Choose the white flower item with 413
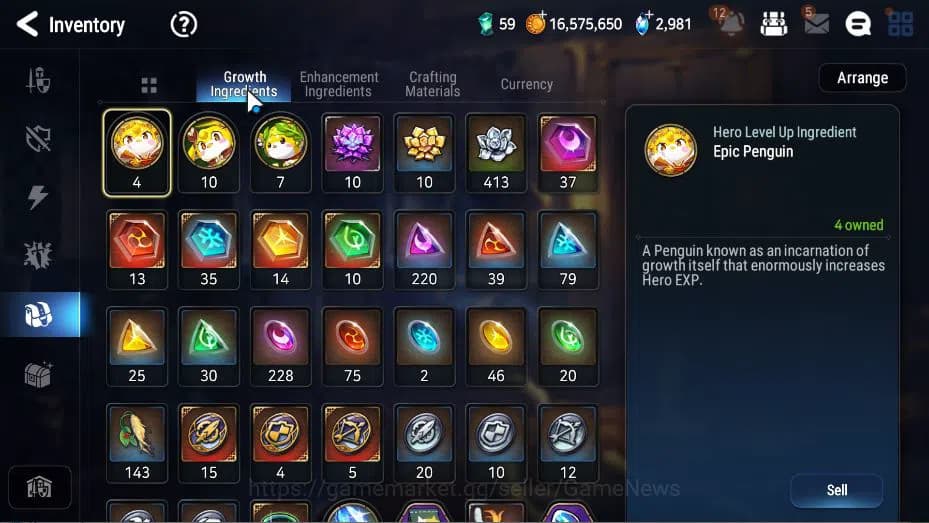Screen dimensions: 929x523 click(496, 152)
